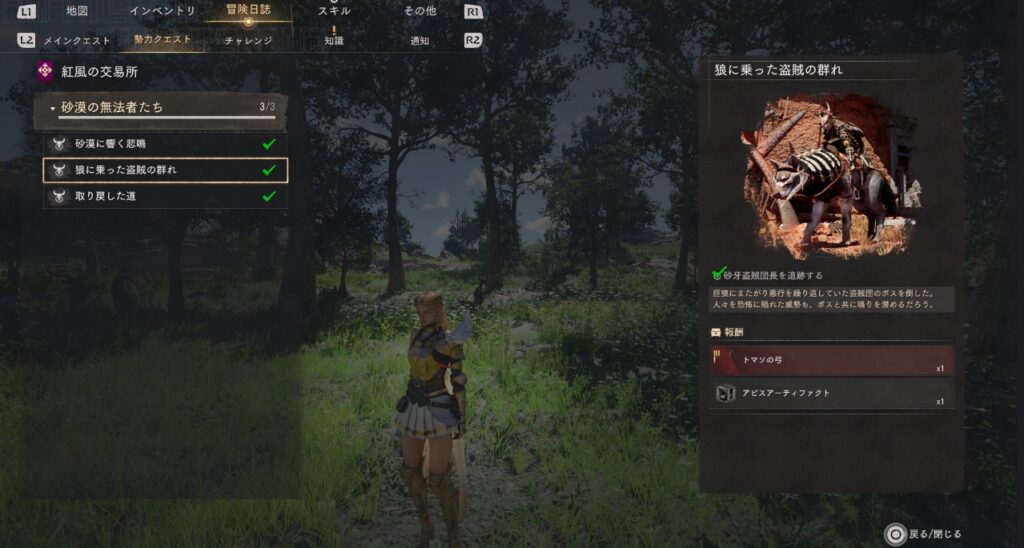Select the 冒険日誌 journal tab
1024x548 pixels.
point(247,10)
